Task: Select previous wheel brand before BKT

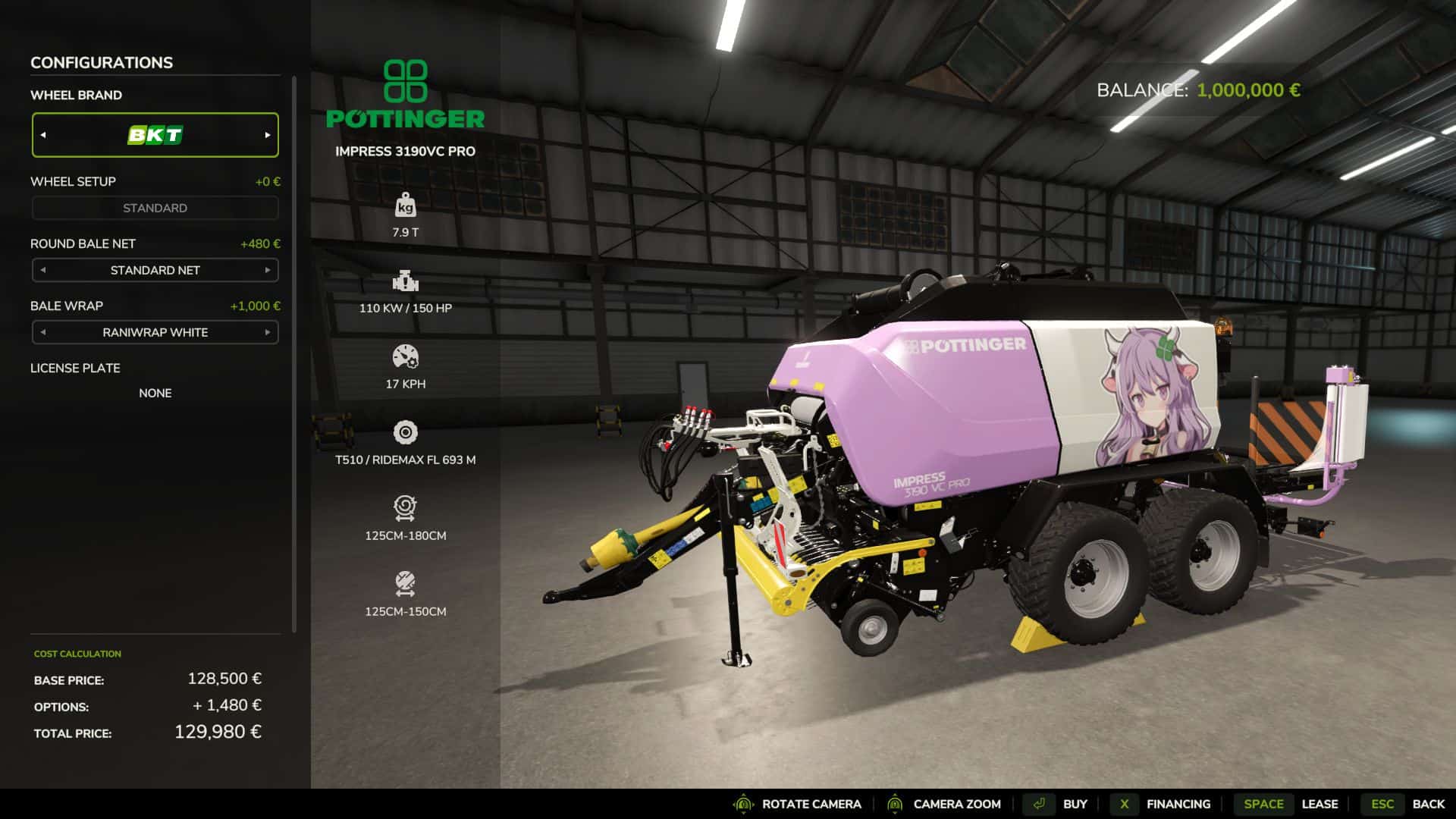Action: pyautogui.click(x=43, y=135)
